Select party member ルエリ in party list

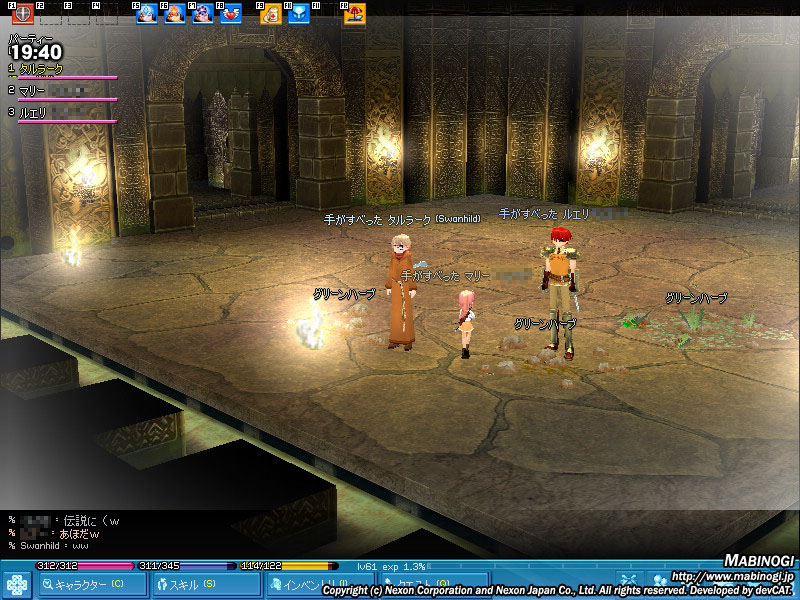tap(33, 113)
